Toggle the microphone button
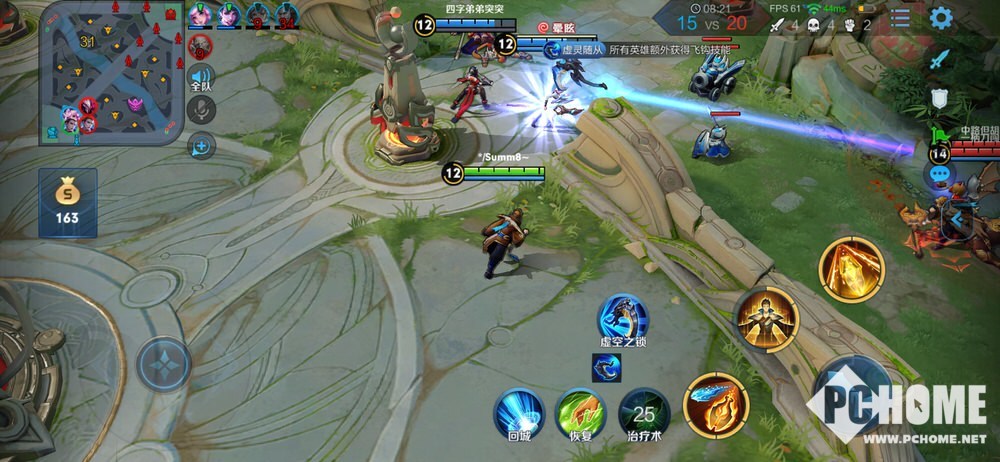This screenshot has height=462, width=1000. [x=202, y=110]
